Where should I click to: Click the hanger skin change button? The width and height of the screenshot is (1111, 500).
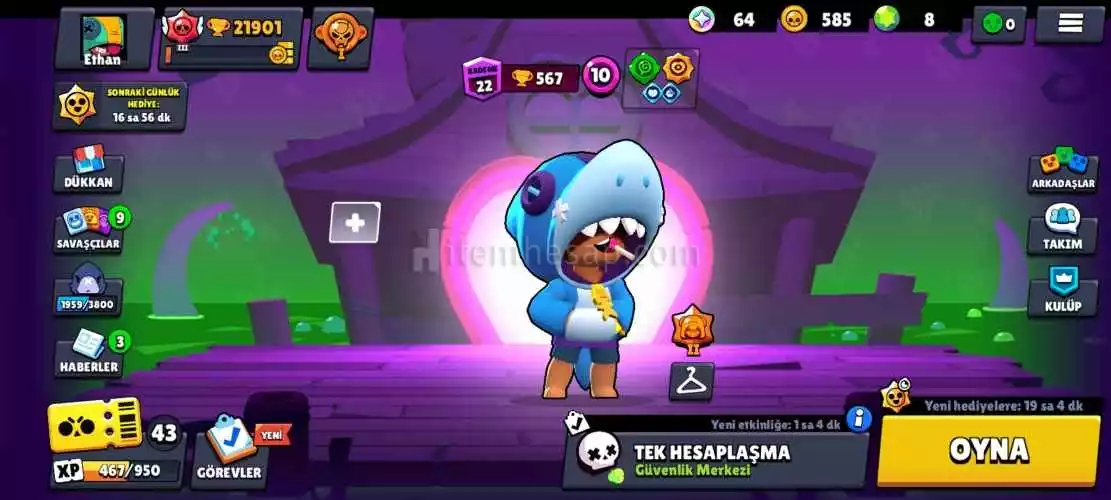click(x=691, y=381)
